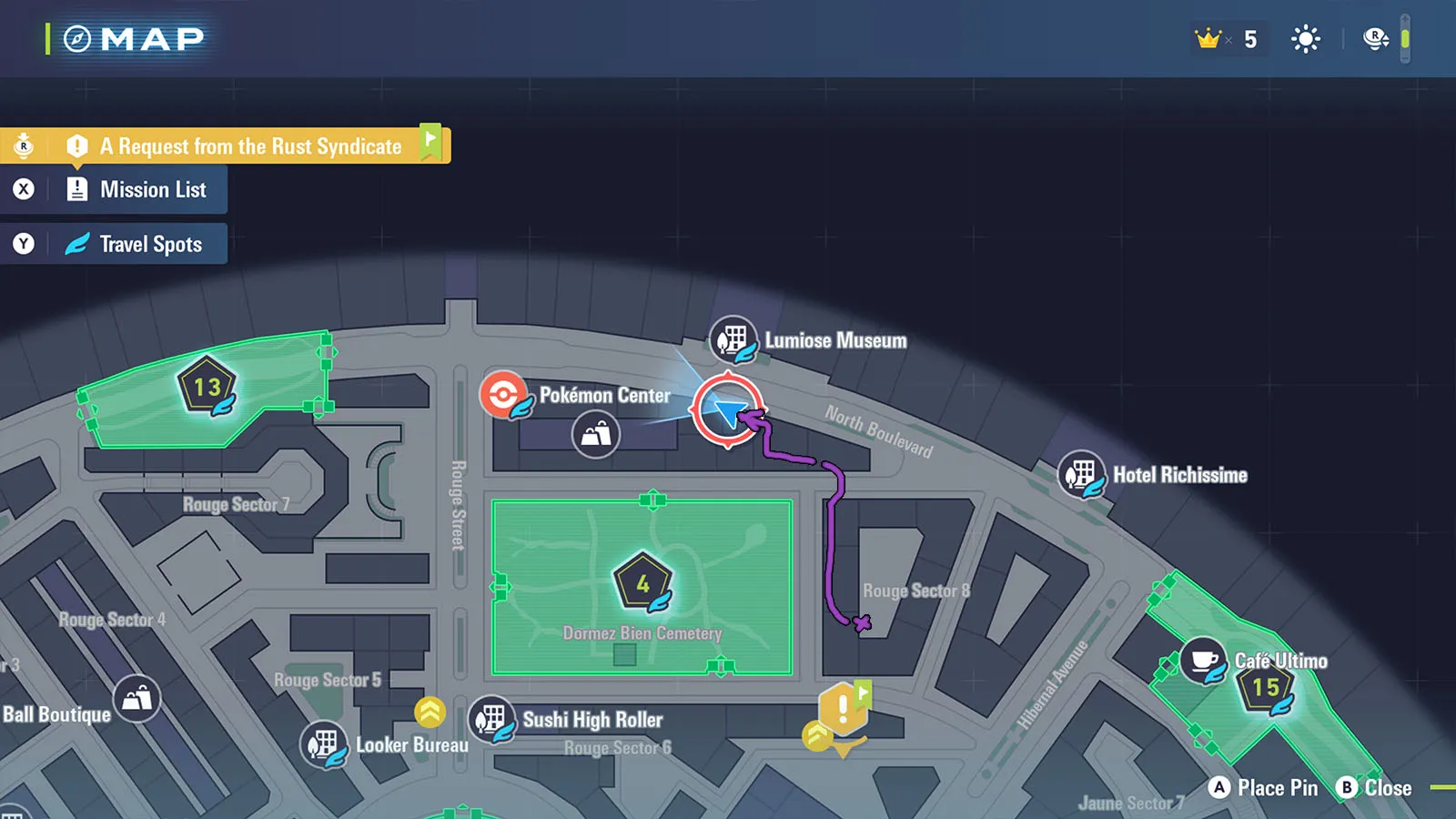Image resolution: width=1456 pixels, height=819 pixels.
Task: Select the yellow exclamation mission marker
Action: pos(844,708)
